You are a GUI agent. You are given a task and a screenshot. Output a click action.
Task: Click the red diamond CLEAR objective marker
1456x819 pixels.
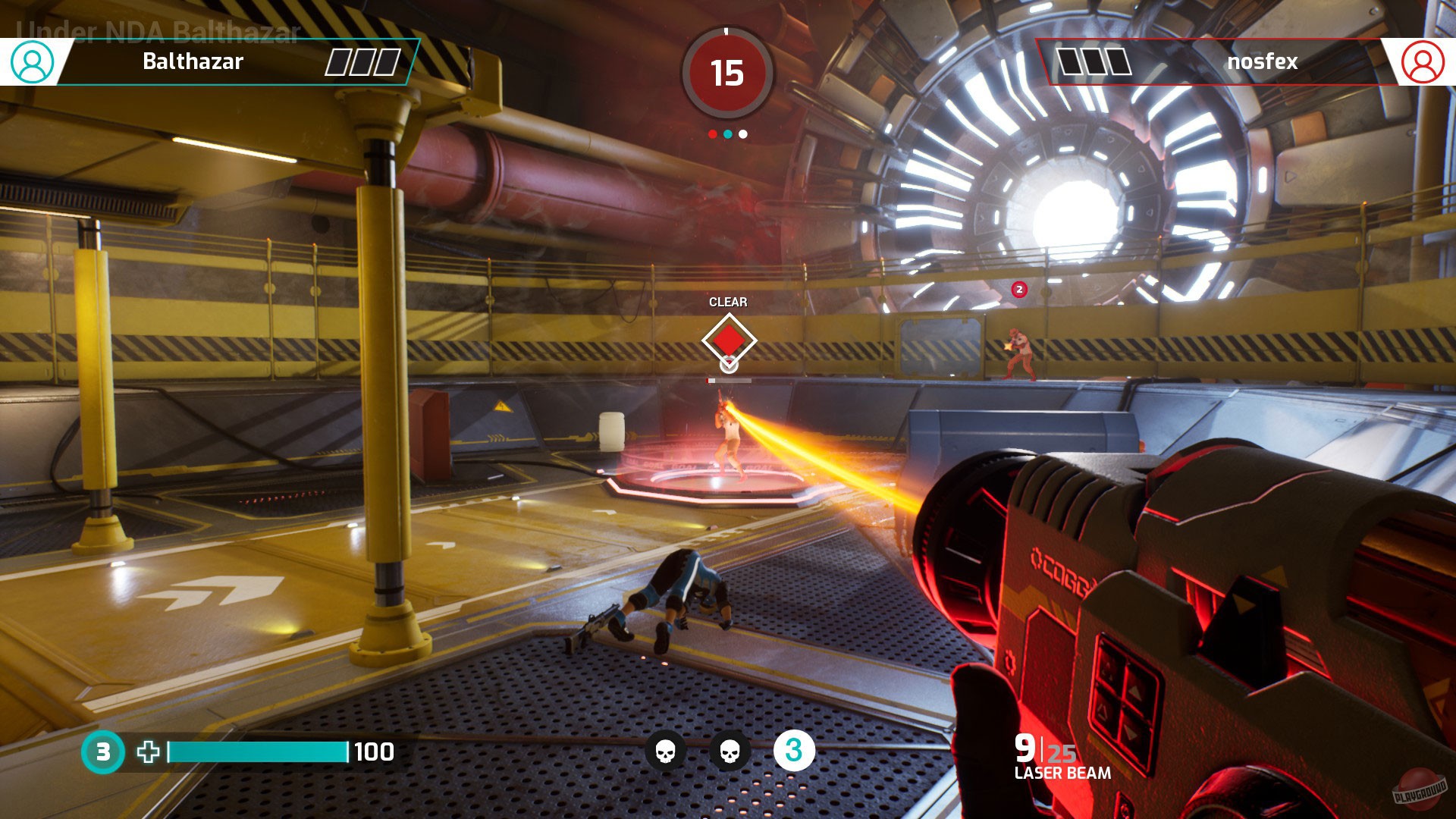pos(728,339)
